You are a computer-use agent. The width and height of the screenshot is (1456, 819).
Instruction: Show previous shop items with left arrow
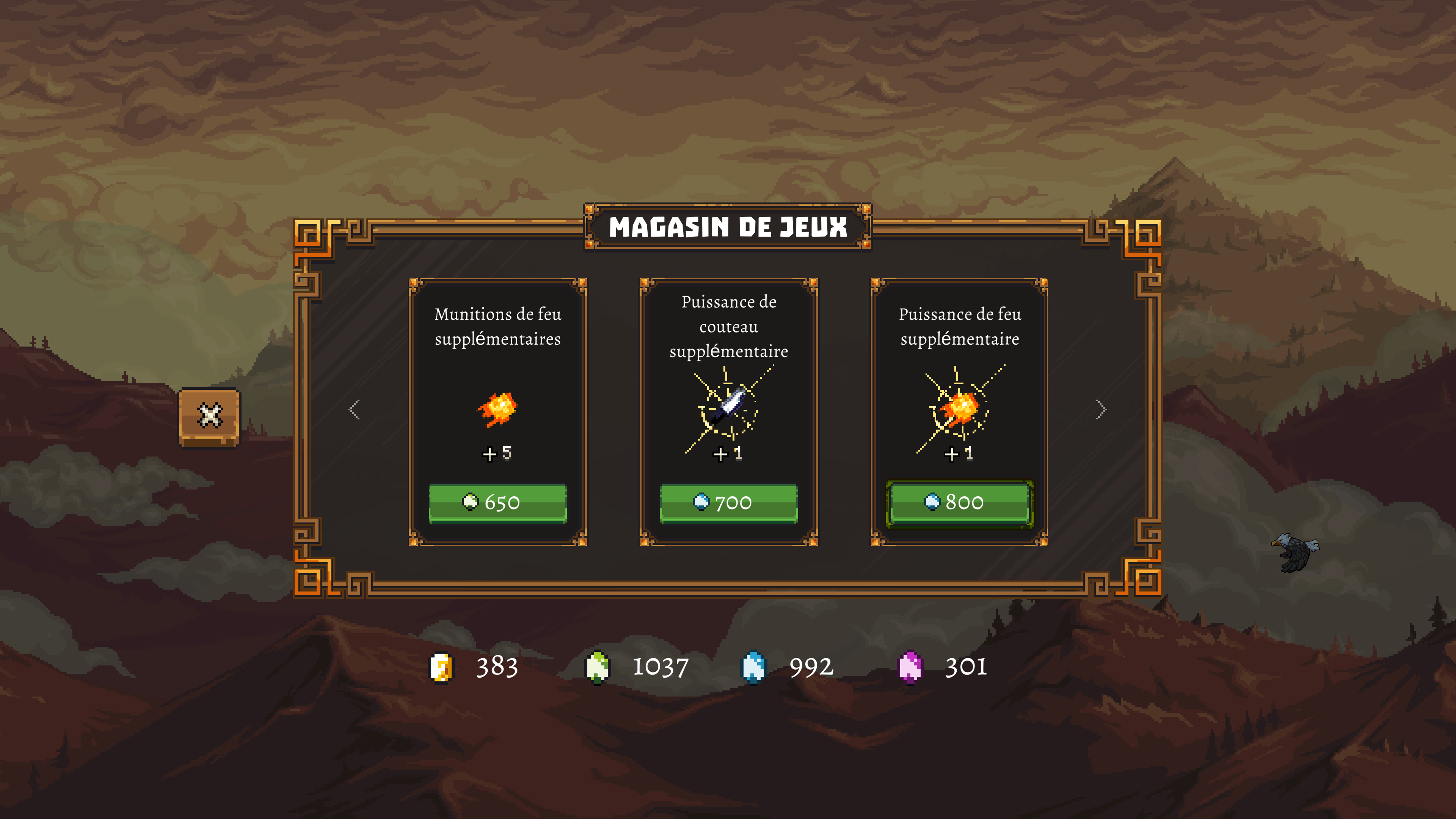coord(355,409)
